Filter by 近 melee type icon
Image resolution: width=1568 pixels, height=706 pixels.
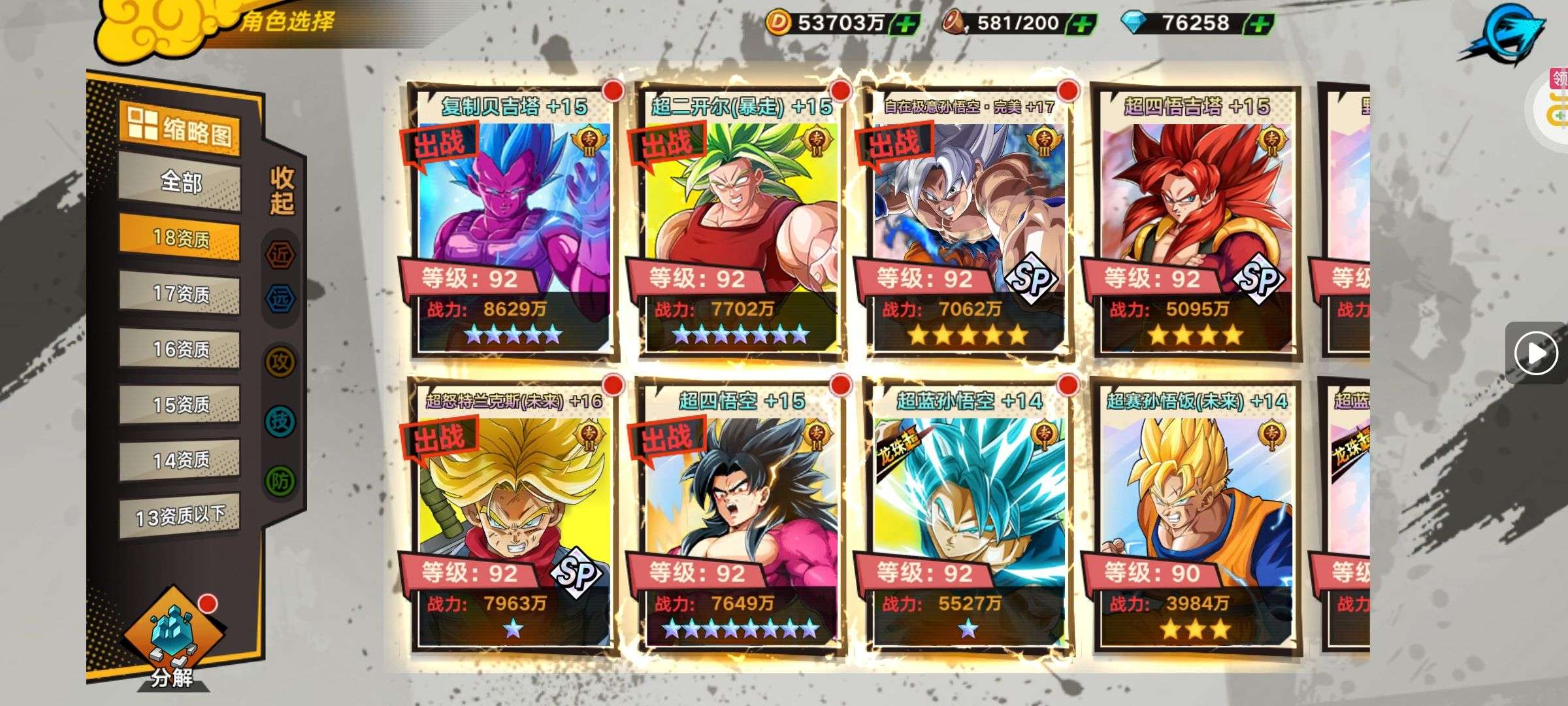(280, 255)
